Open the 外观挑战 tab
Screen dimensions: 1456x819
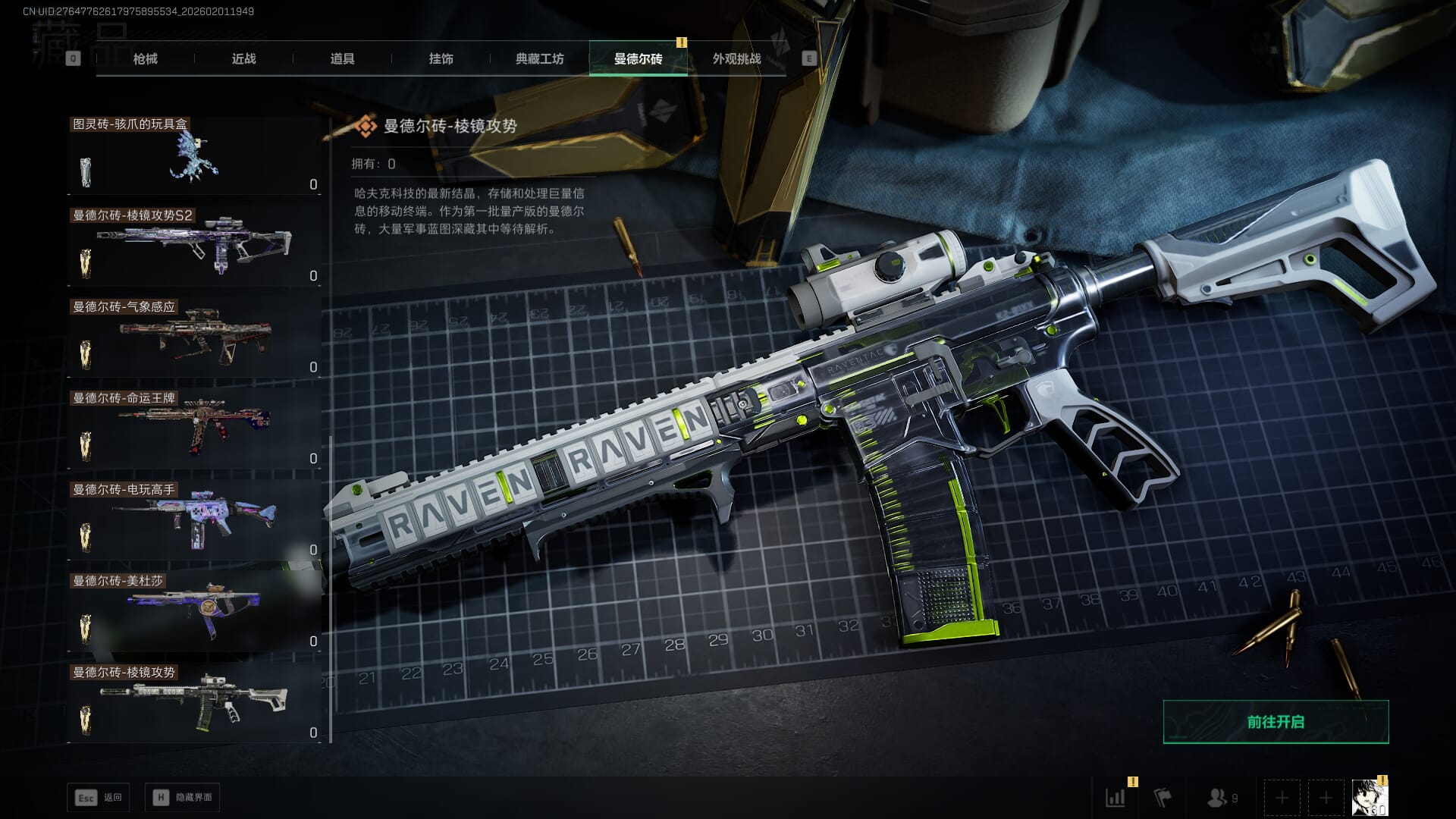tap(736, 59)
